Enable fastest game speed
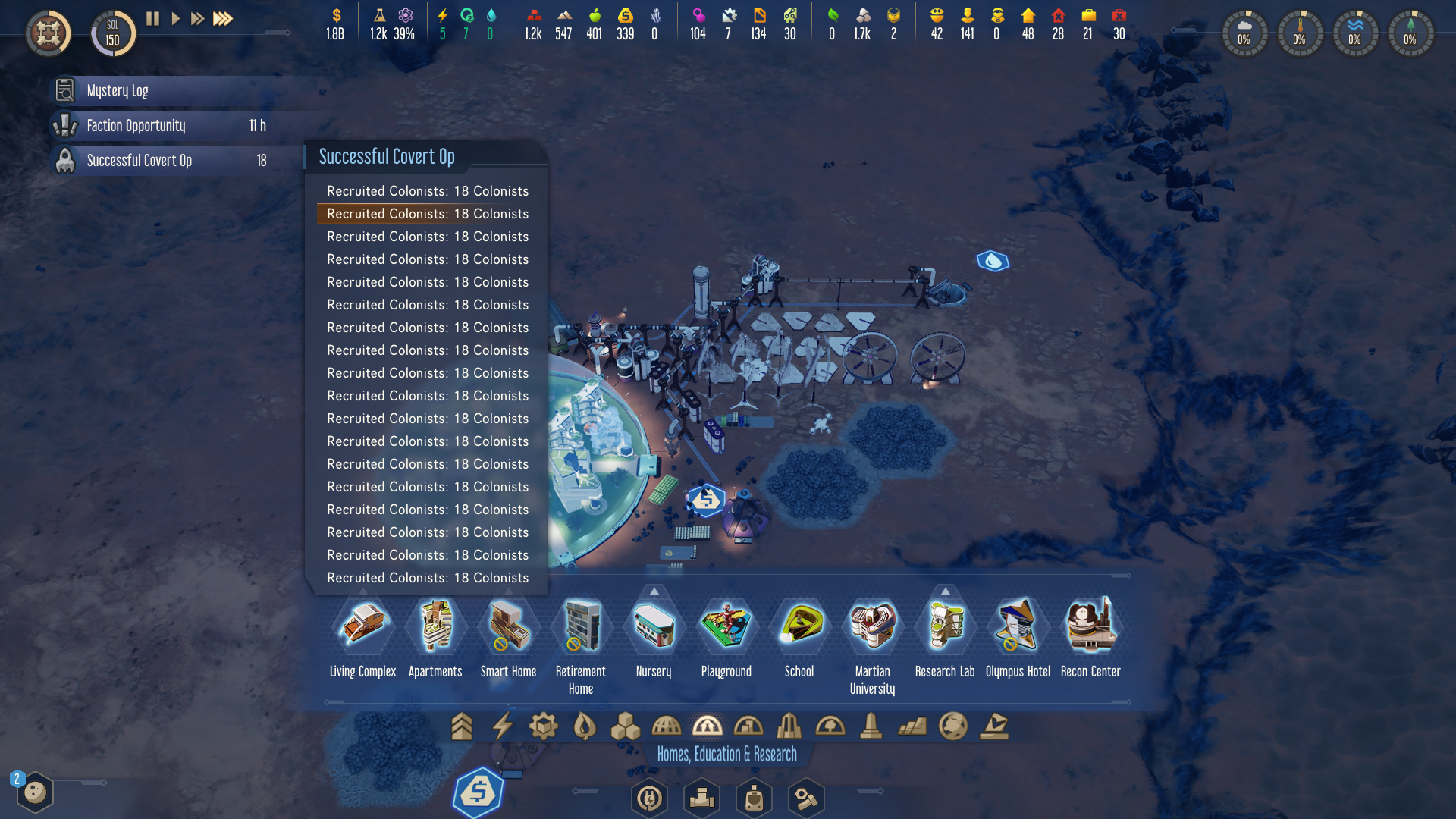 coord(223,19)
